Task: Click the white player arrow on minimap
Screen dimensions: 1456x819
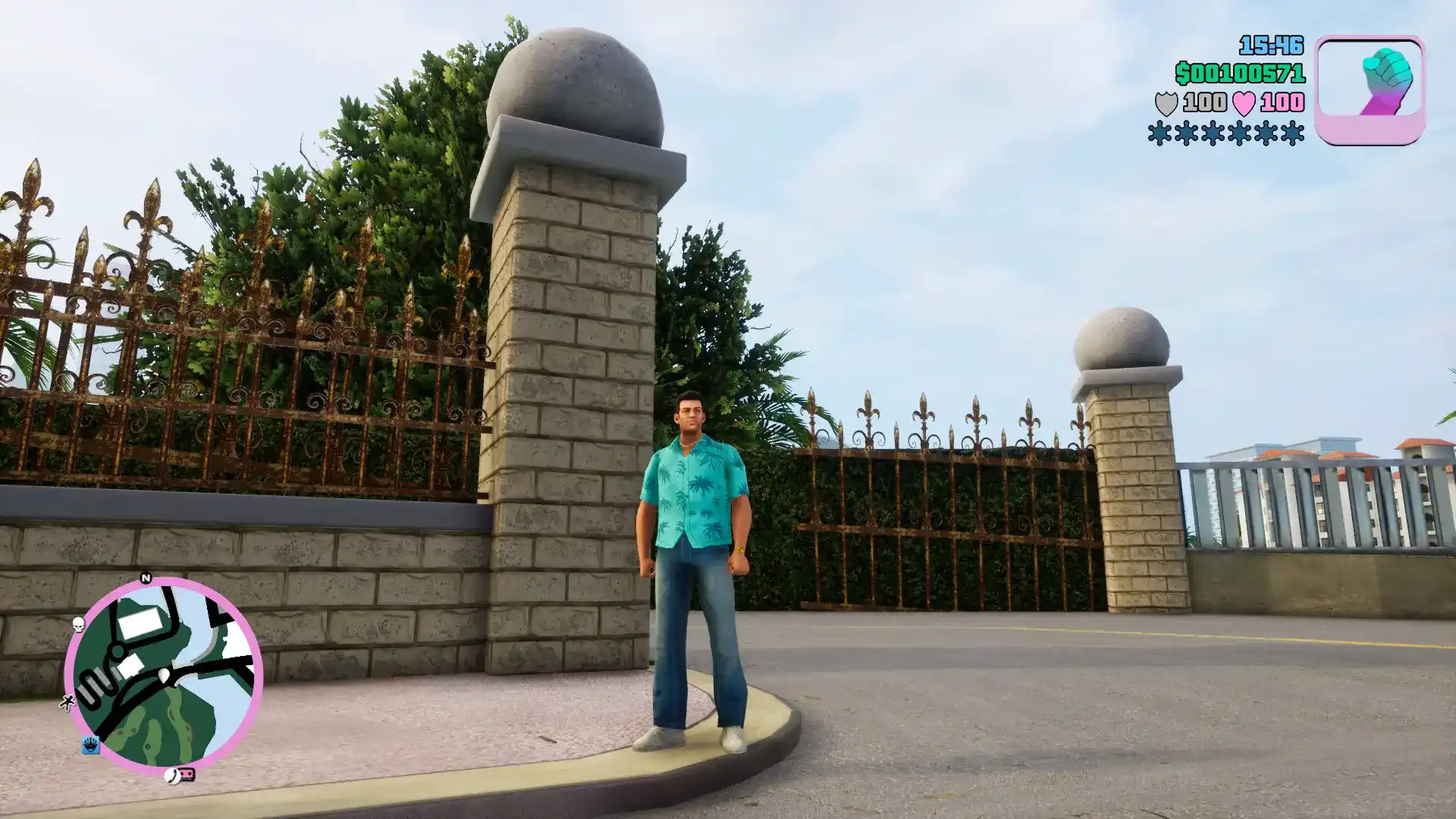Action: [164, 675]
